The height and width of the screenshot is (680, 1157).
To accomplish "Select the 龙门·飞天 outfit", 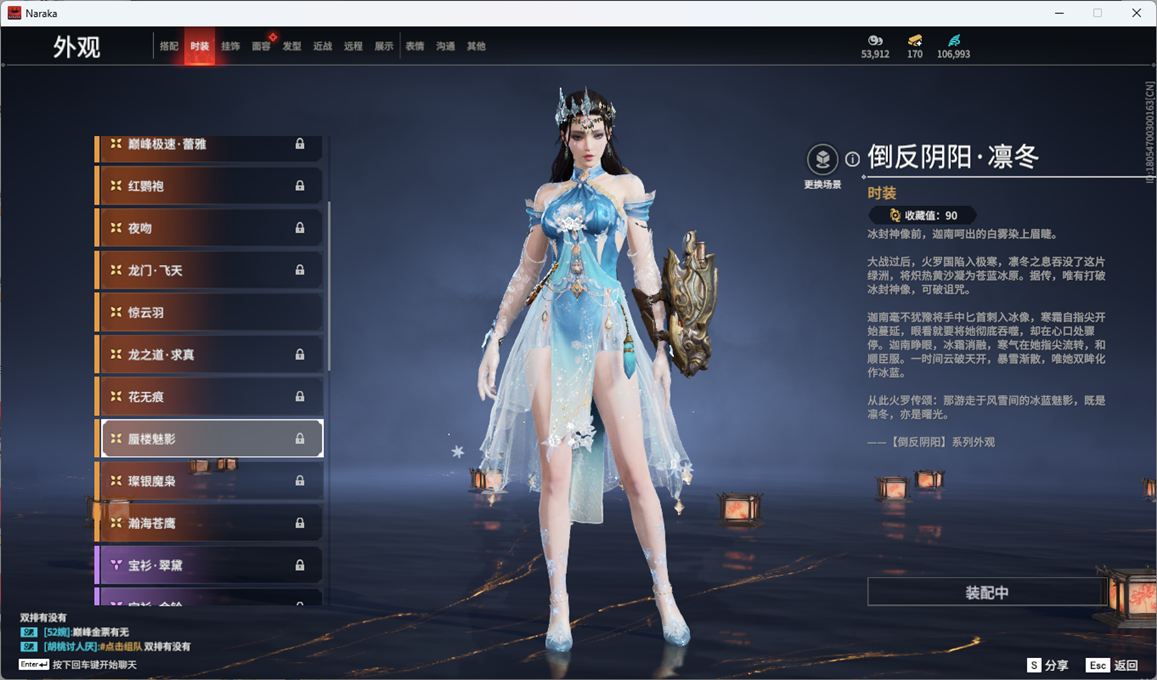I will [x=210, y=270].
